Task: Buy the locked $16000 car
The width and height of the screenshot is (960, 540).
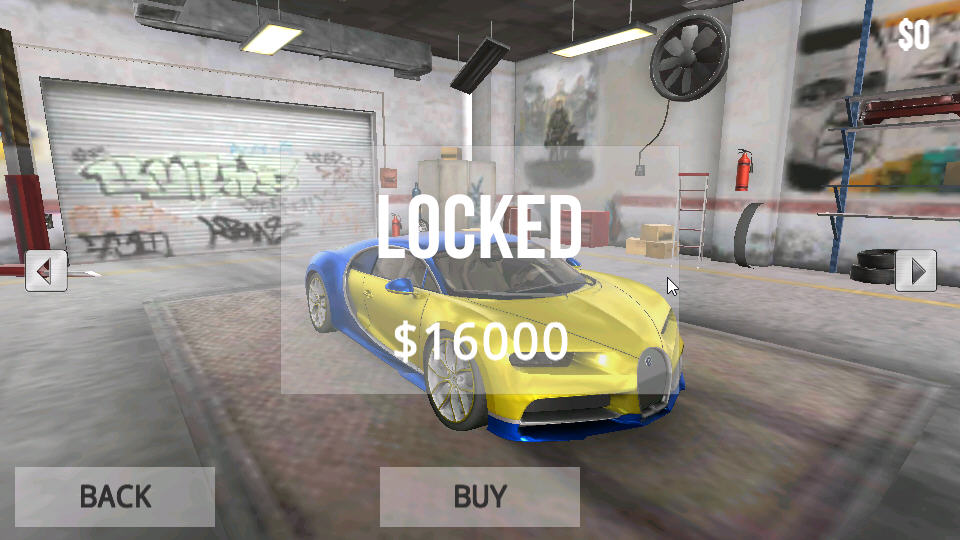Action: (x=480, y=496)
